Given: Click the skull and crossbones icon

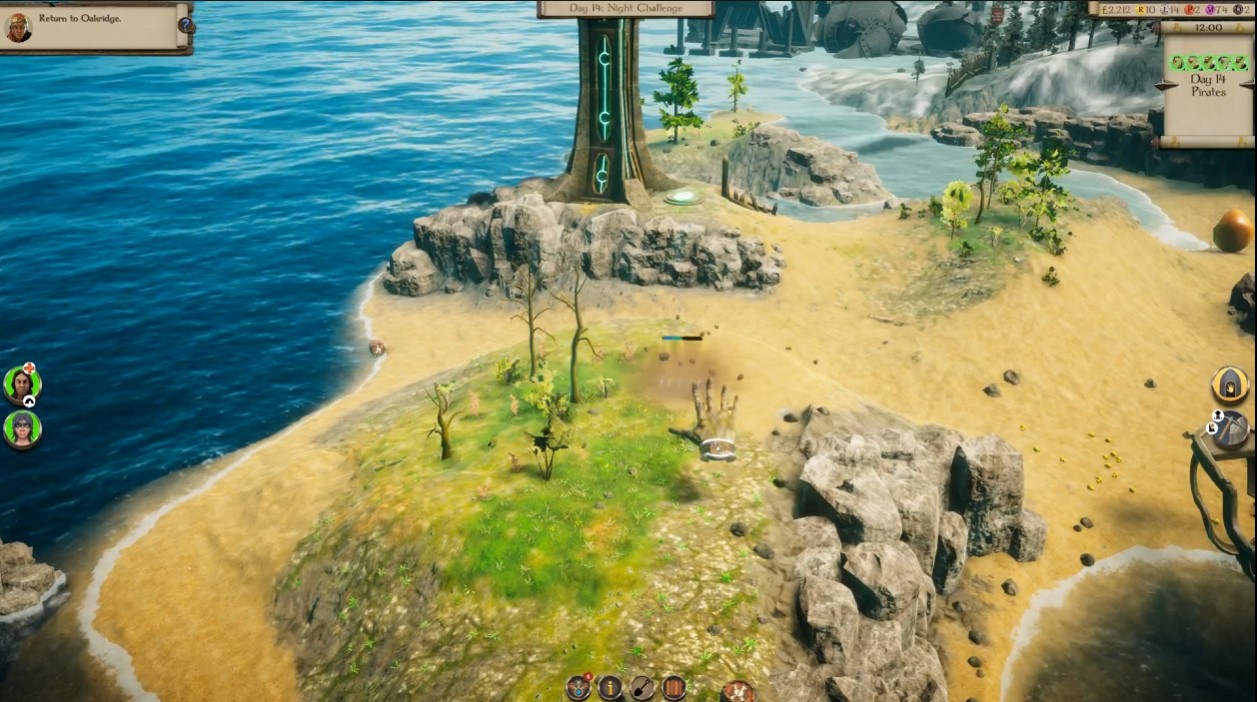Looking at the screenshot, I should (x=738, y=690).
